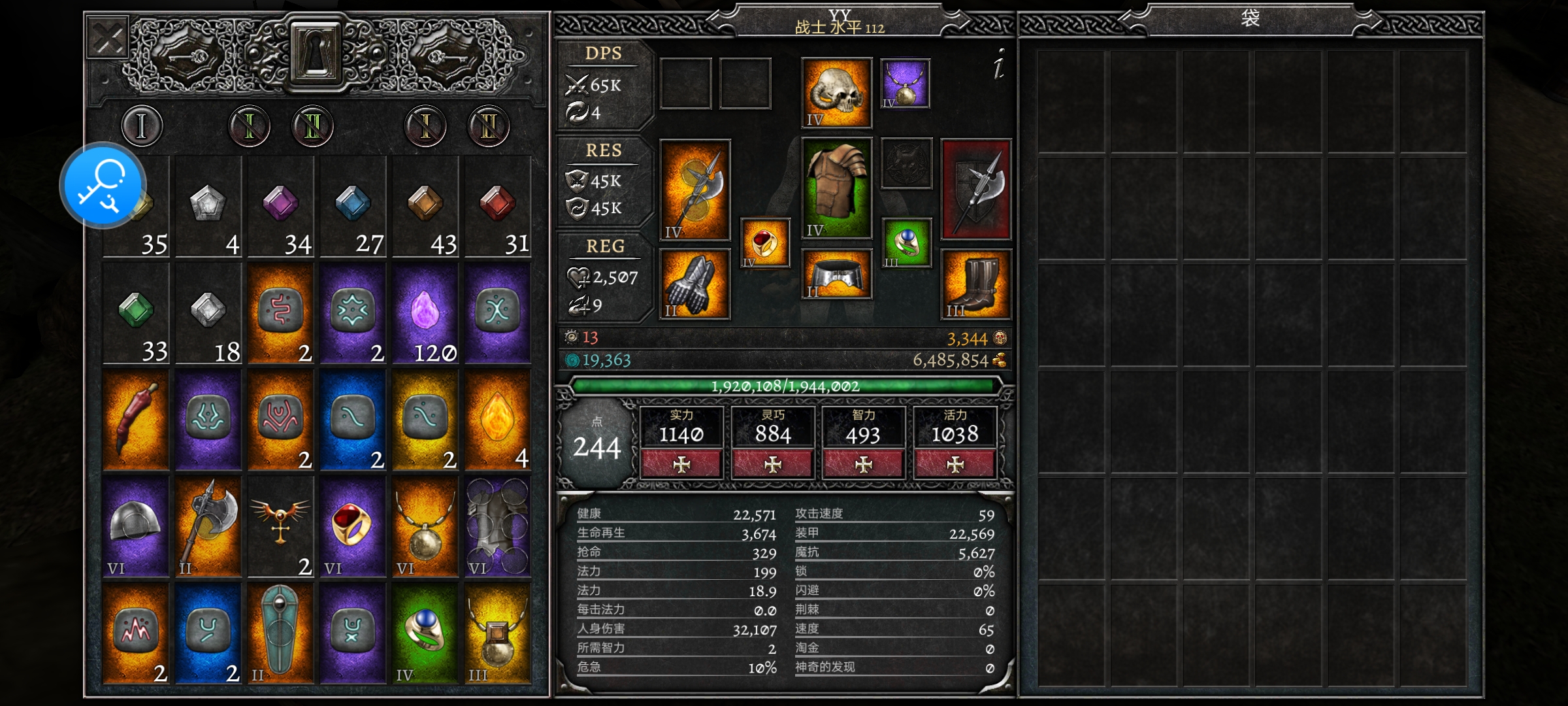Select the red gem stack of 31
1568x706 pixels.
tap(497, 208)
